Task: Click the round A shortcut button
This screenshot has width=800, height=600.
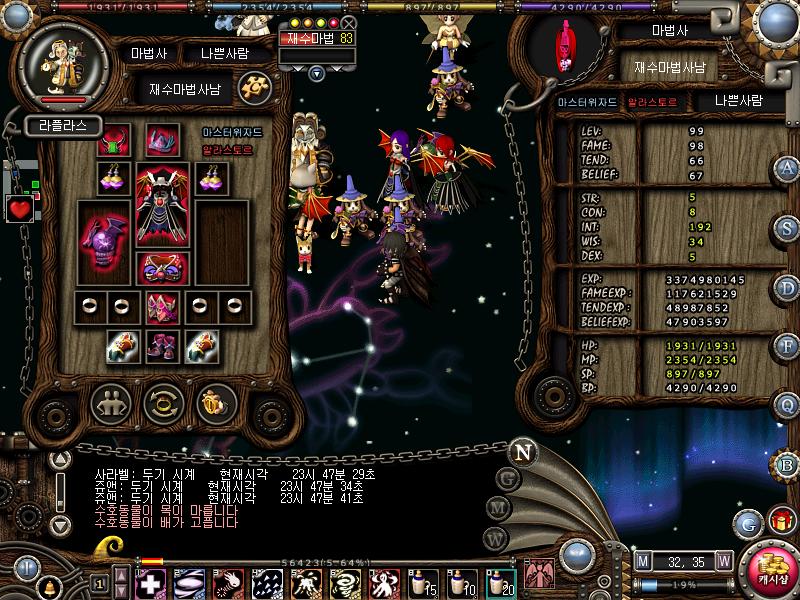Action: click(787, 168)
